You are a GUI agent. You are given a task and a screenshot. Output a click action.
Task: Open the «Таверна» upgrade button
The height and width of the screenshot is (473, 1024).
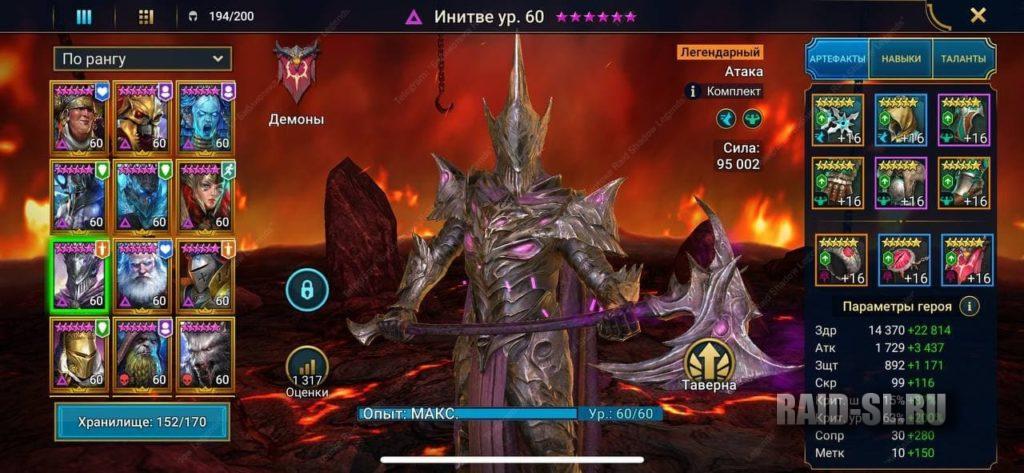(711, 365)
